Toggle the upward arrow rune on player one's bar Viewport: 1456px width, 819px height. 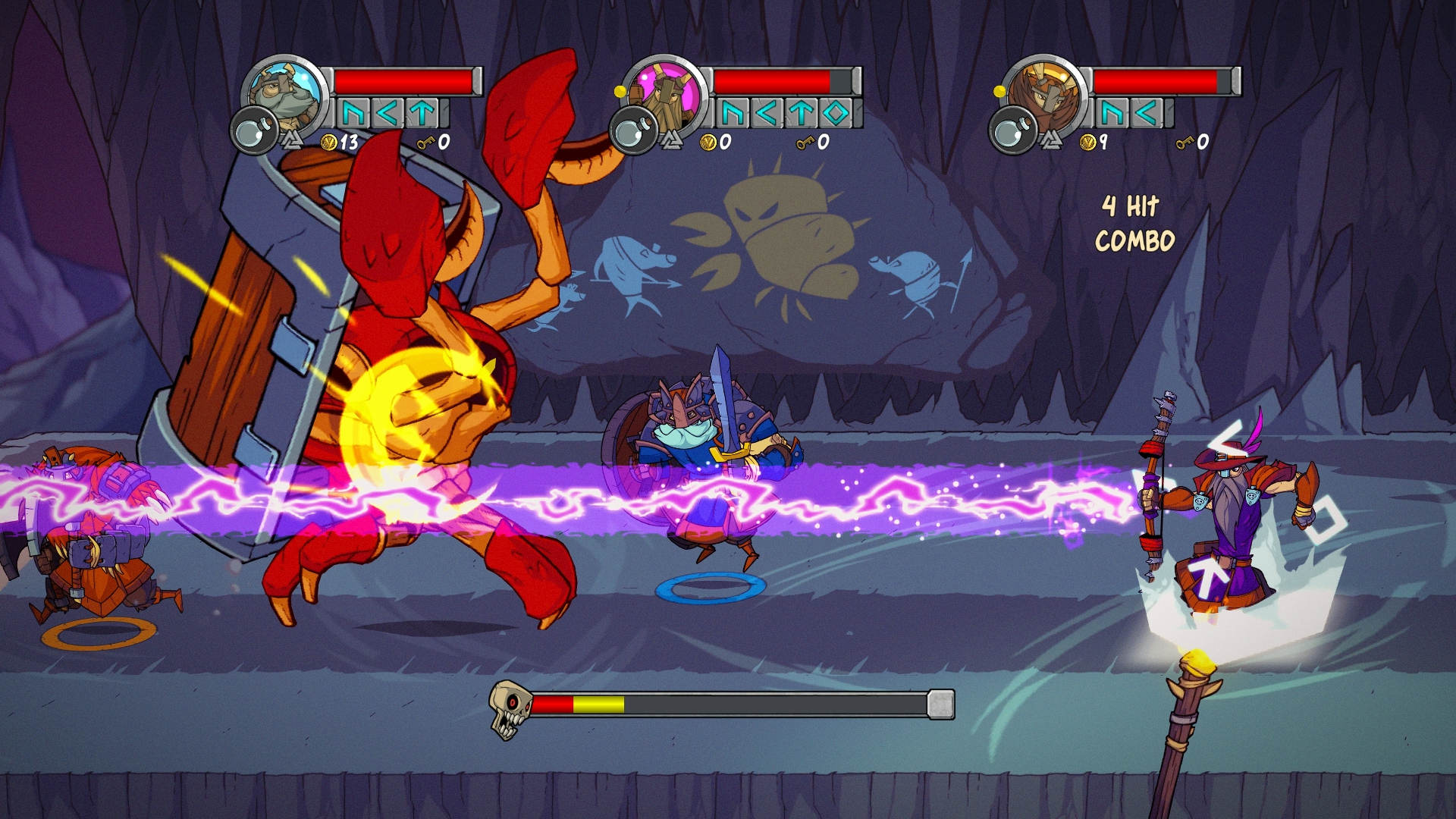pyautogui.click(x=420, y=115)
